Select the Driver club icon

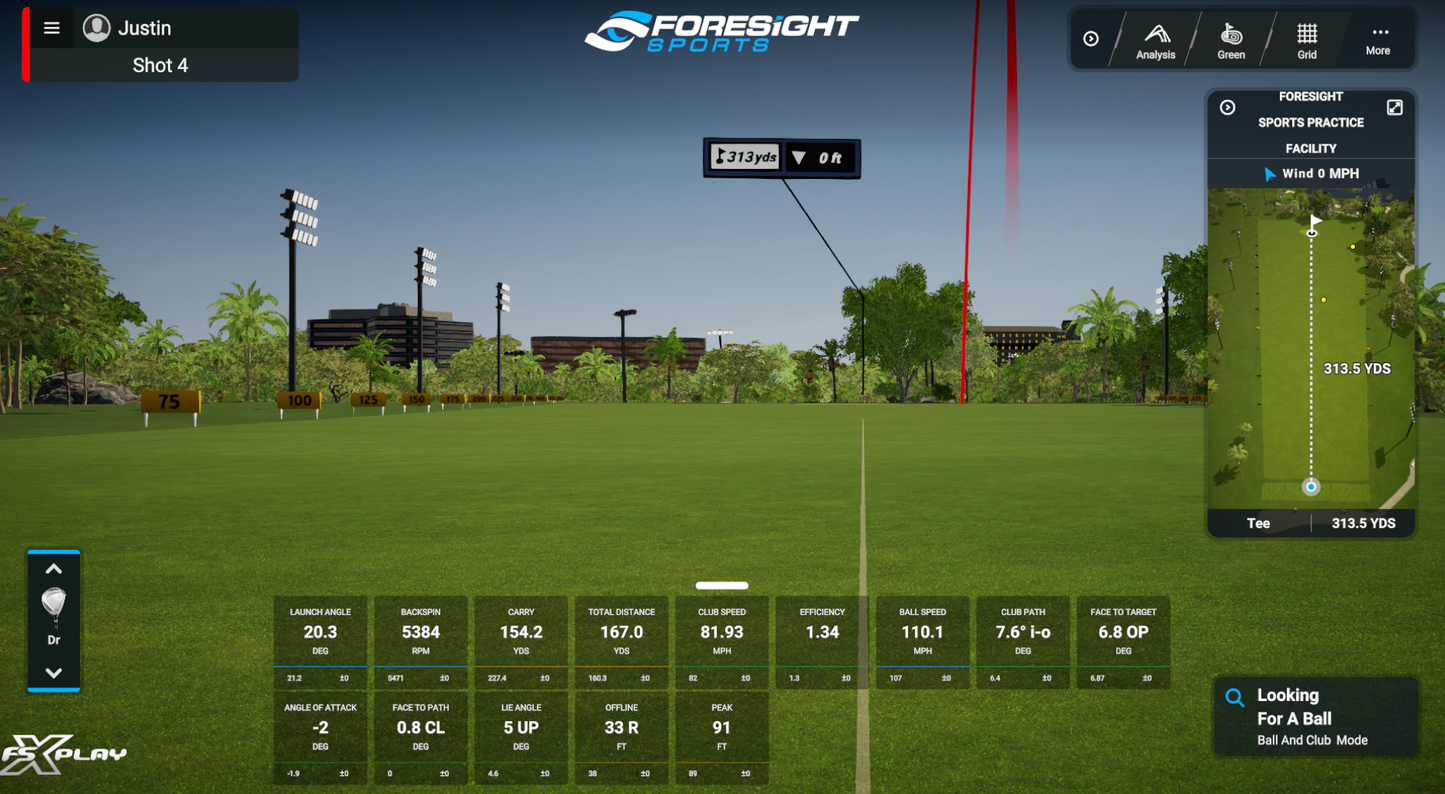click(53, 601)
